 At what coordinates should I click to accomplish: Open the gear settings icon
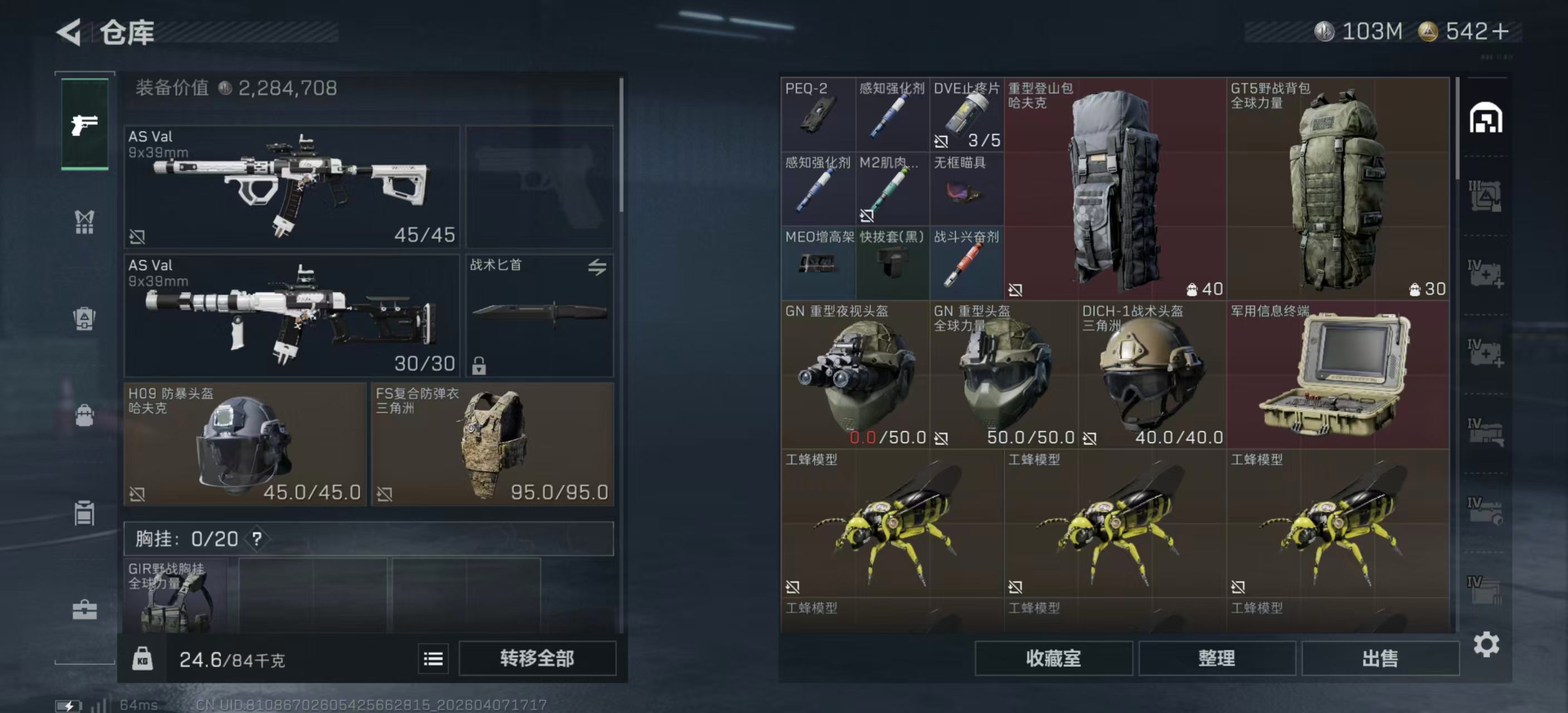click(1486, 644)
